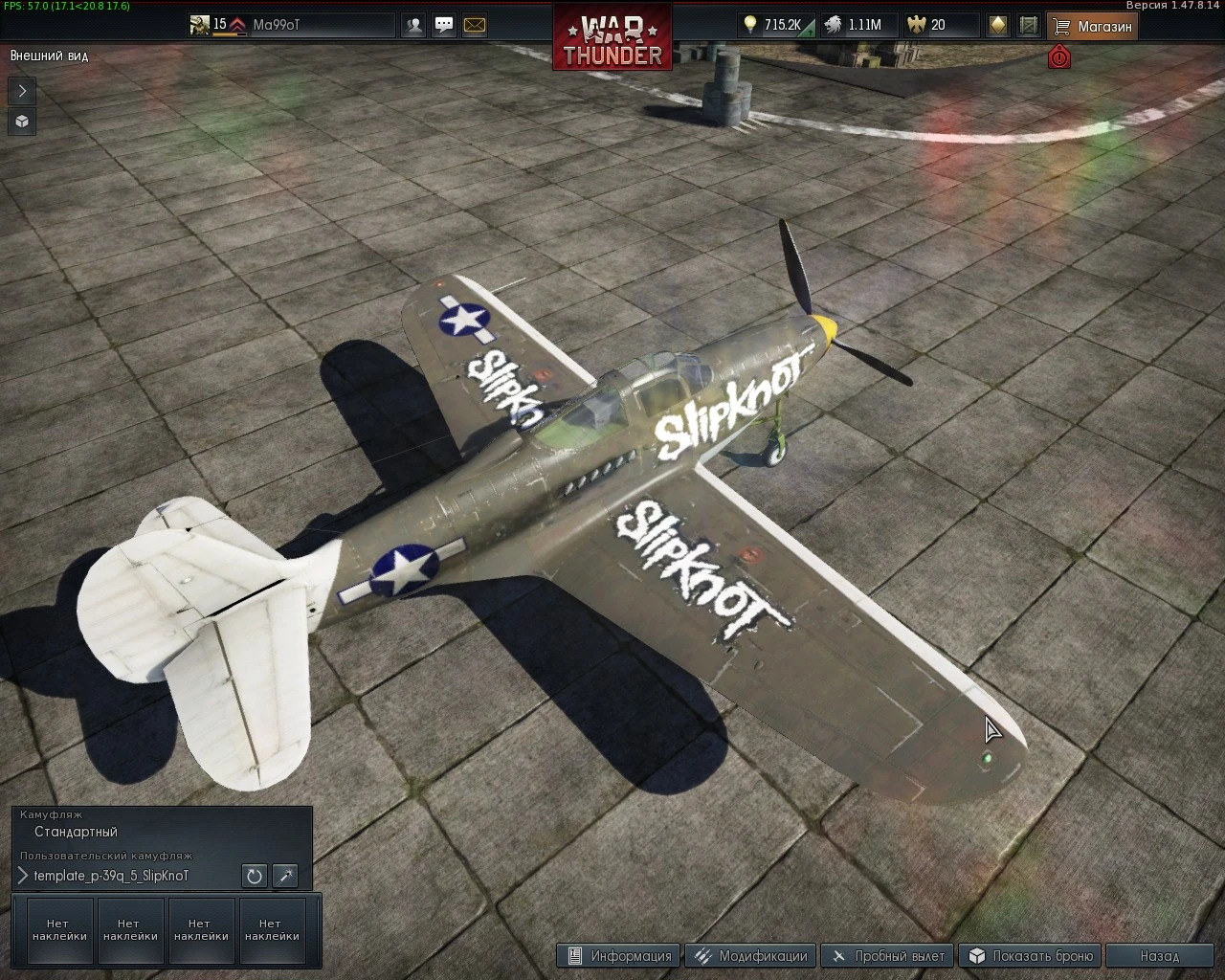This screenshot has height=980, width=1225.
Task: Select the first Нет наклейки decal slot
Action: pyautogui.click(x=59, y=928)
